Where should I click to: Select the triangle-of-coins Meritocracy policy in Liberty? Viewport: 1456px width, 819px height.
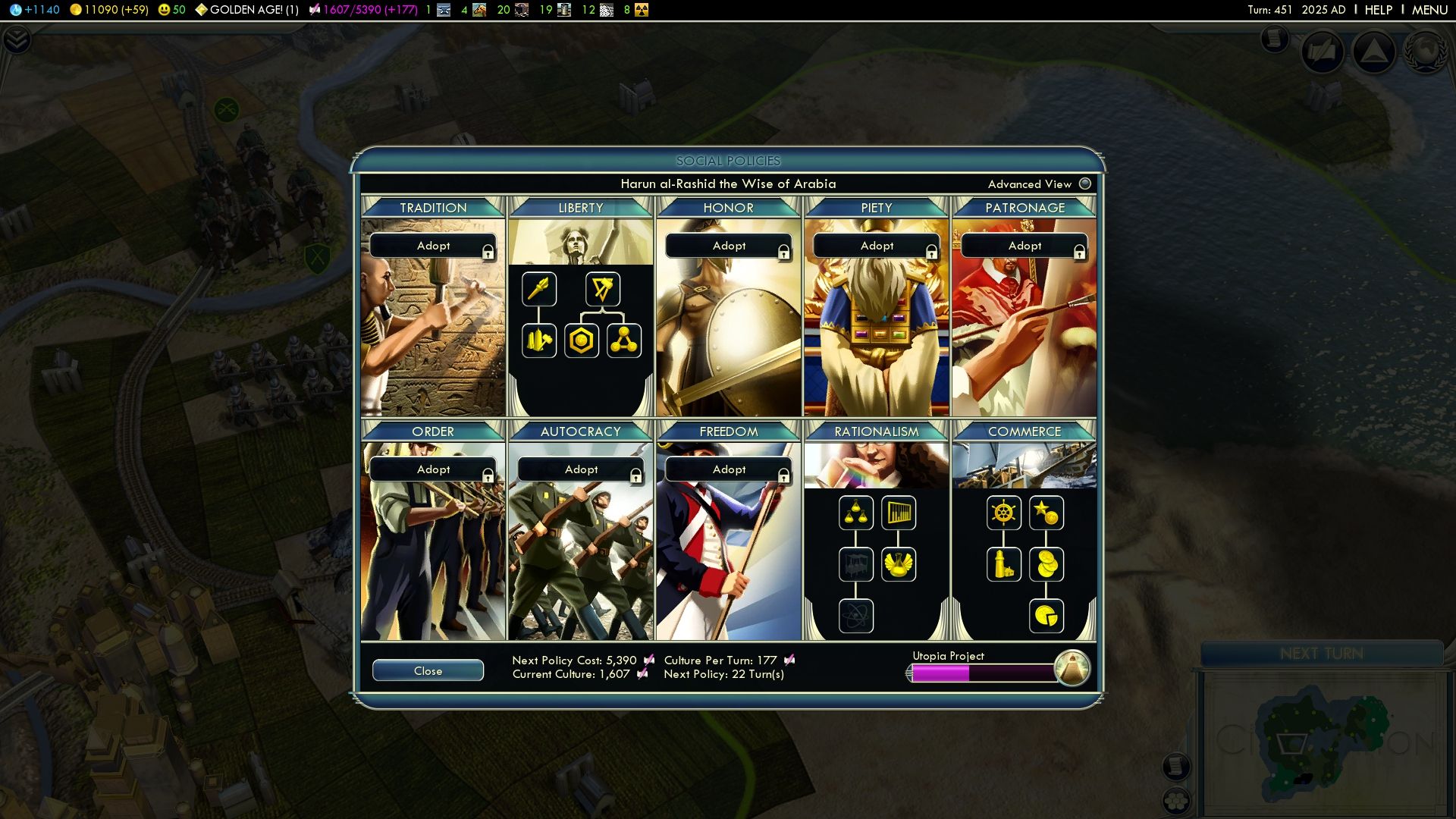(624, 340)
